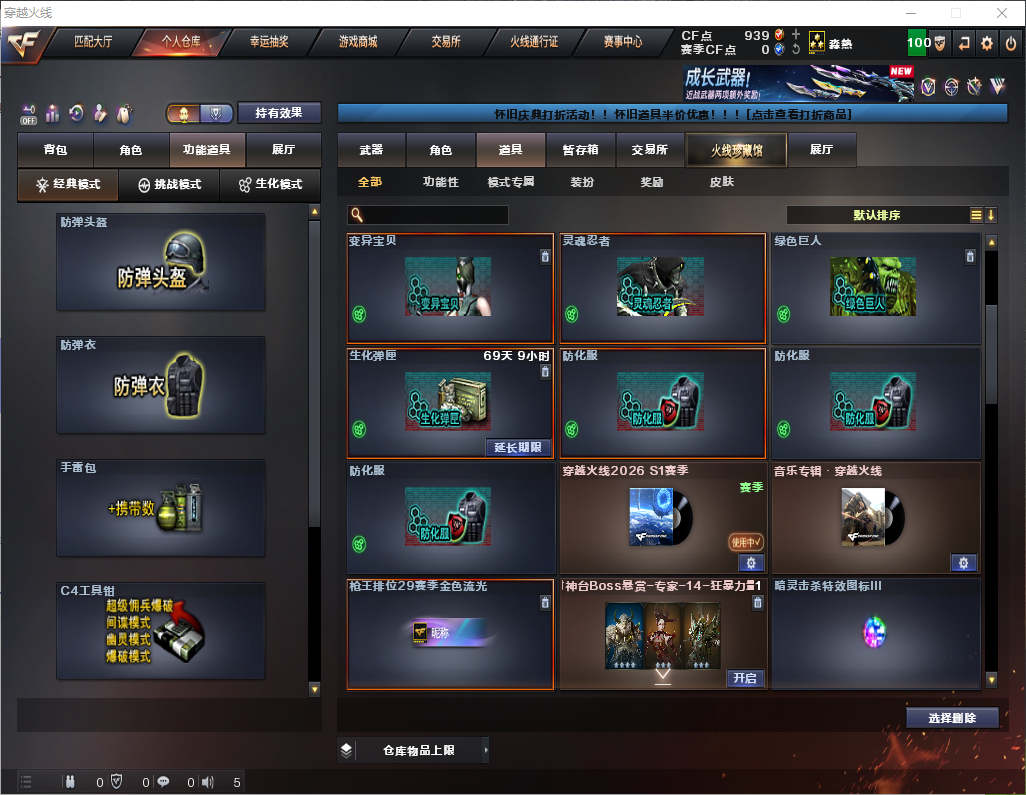
Task: Select the 变异宝贝 item card
Action: (449, 288)
